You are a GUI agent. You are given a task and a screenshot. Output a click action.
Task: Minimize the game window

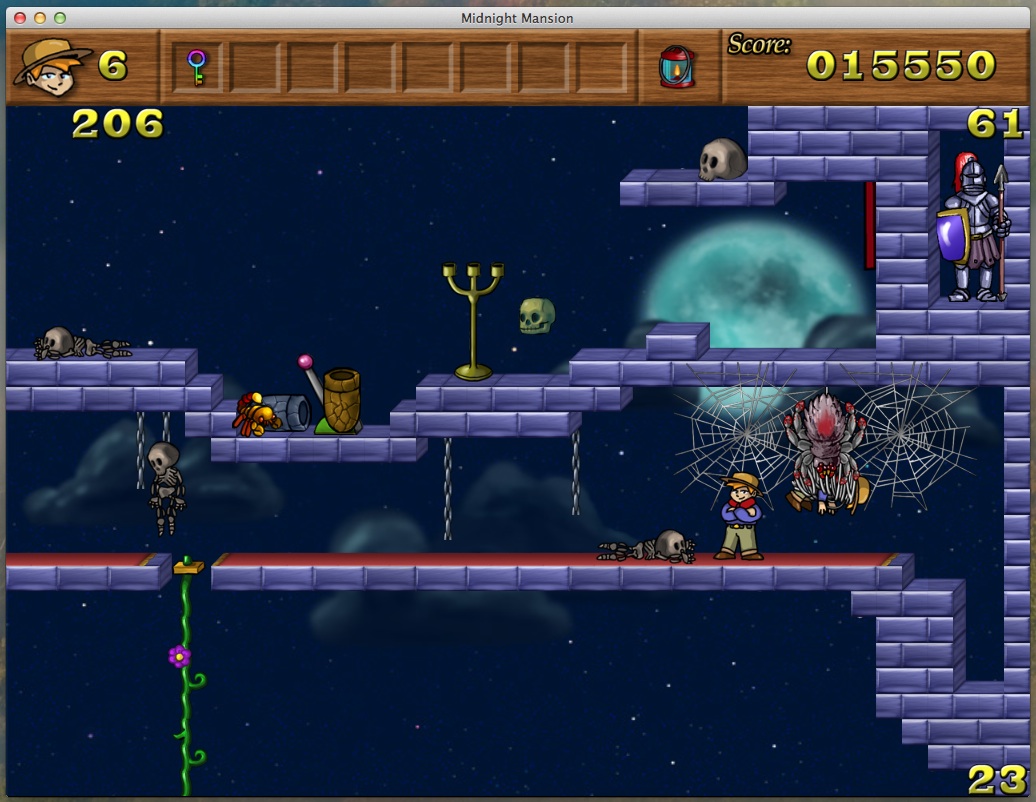(x=41, y=18)
